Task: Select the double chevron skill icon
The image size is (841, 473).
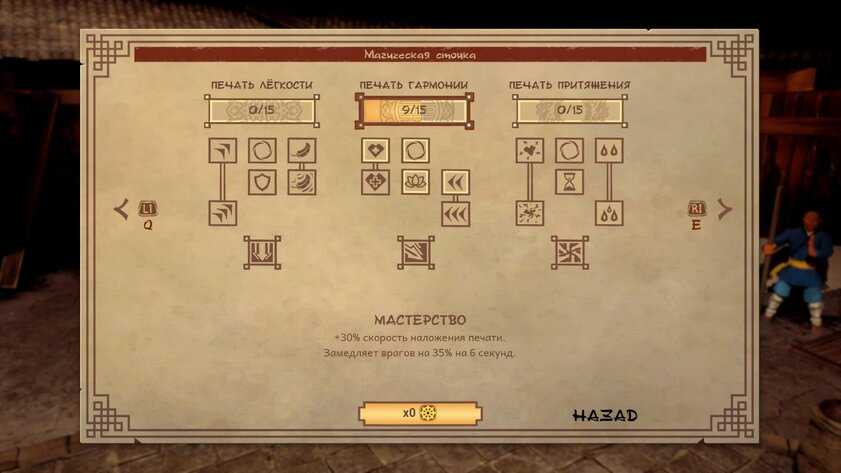Action: 456,182
